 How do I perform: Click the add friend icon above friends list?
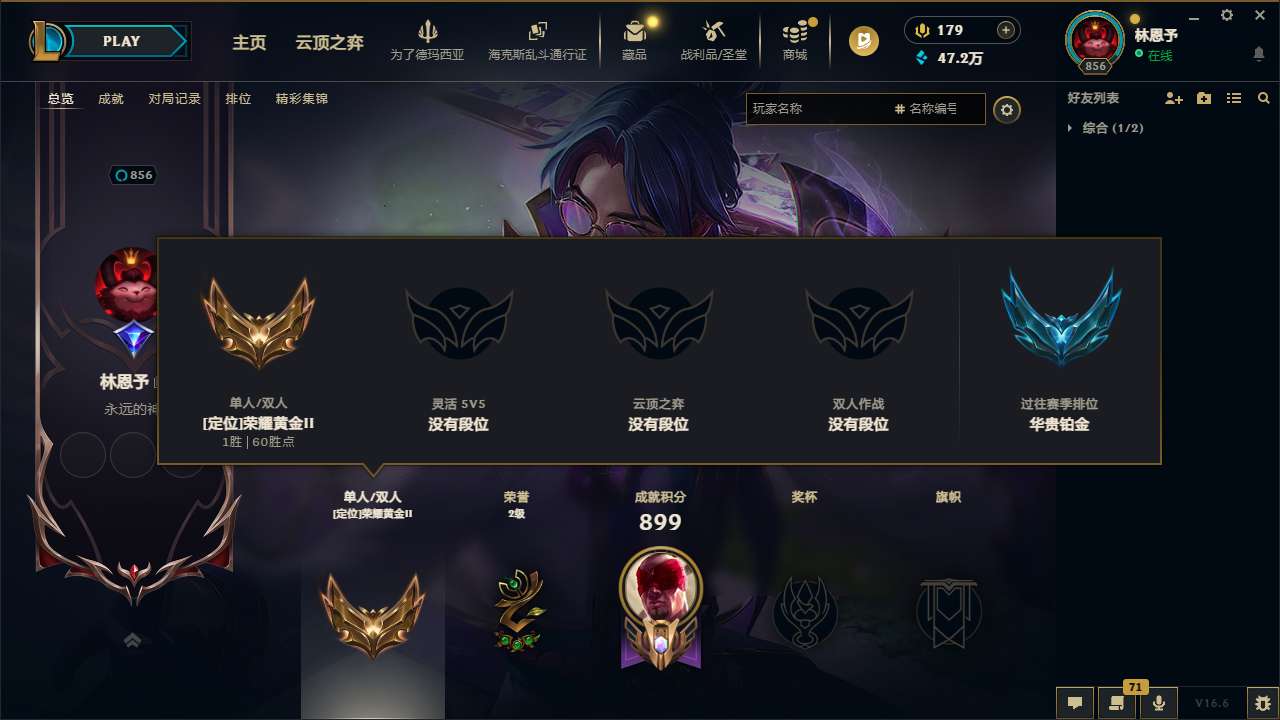(1172, 98)
